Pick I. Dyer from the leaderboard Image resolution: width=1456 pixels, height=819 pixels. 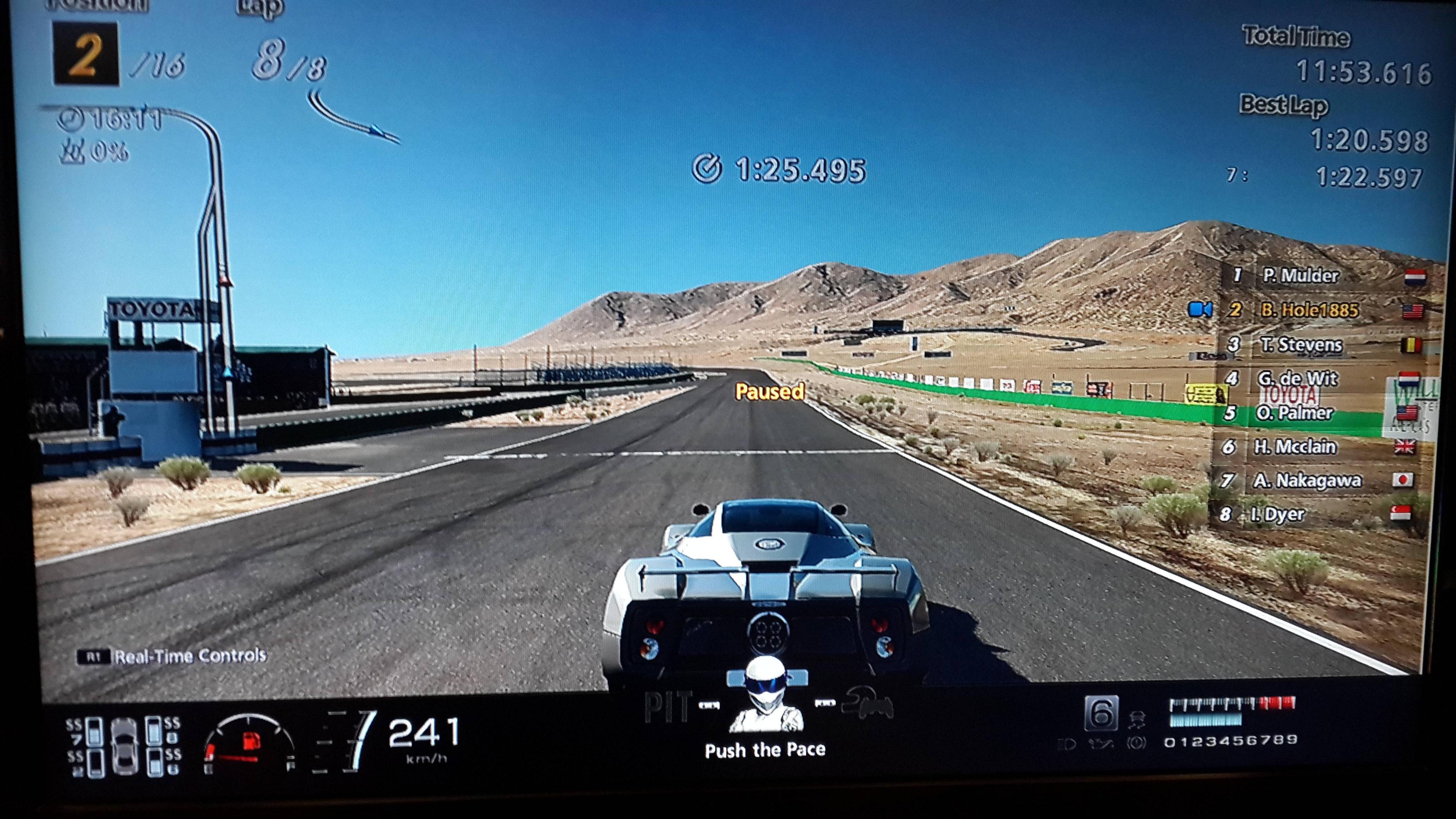coord(1278,515)
